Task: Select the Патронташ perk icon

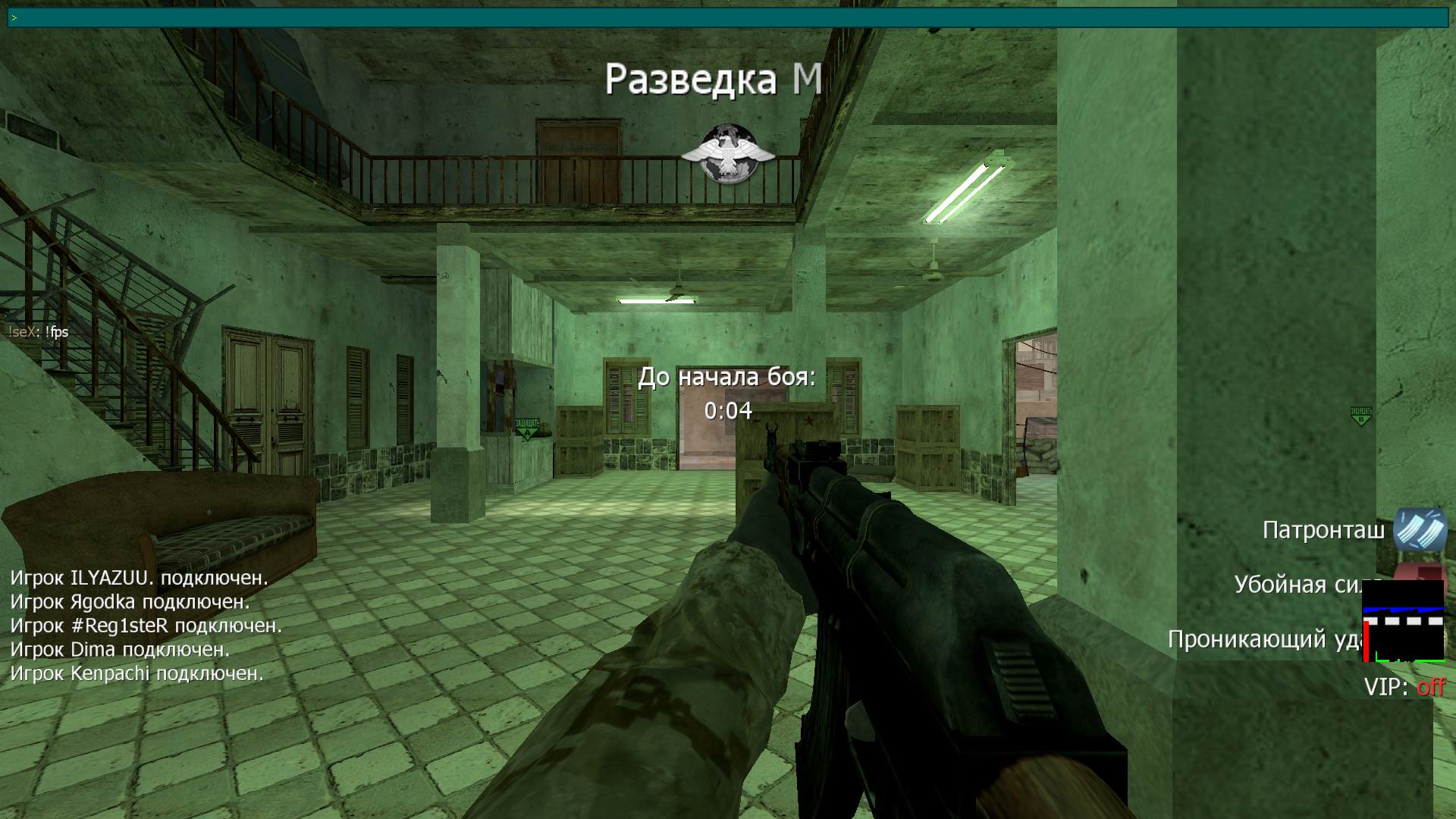Action: click(1420, 529)
